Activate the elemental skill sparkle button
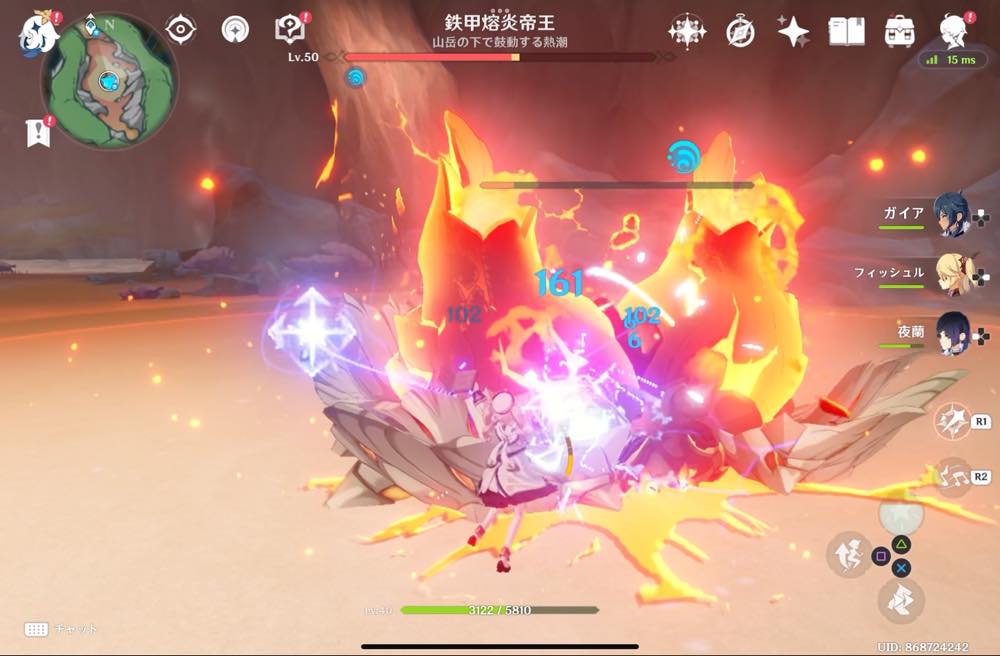1000x656 pixels. pos(950,421)
